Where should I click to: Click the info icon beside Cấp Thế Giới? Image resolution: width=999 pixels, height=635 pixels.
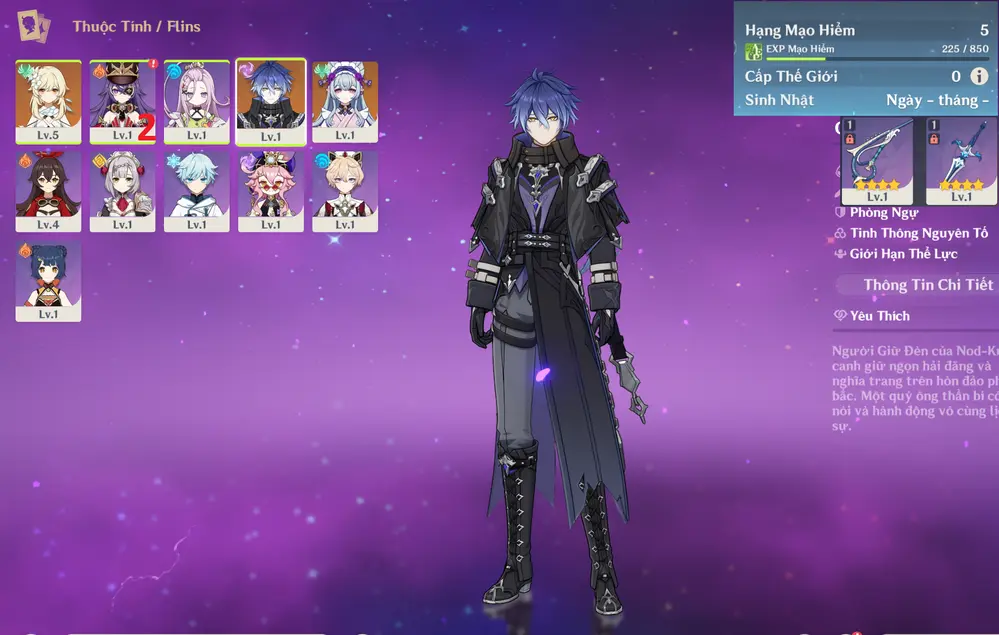click(x=979, y=76)
